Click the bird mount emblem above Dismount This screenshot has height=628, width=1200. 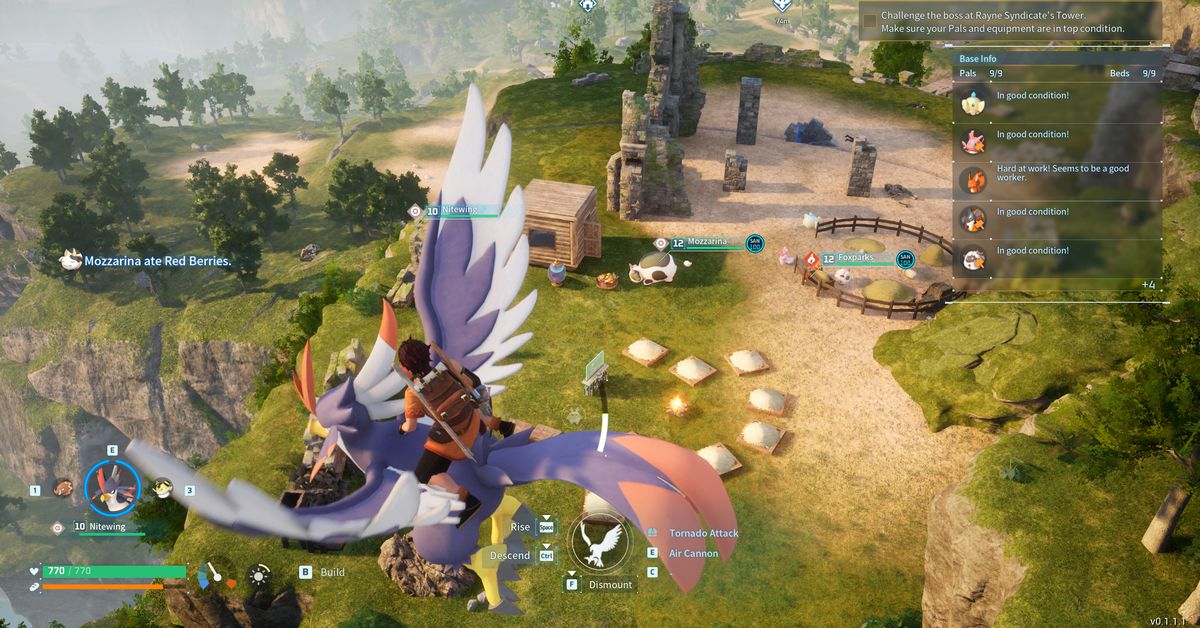(600, 542)
